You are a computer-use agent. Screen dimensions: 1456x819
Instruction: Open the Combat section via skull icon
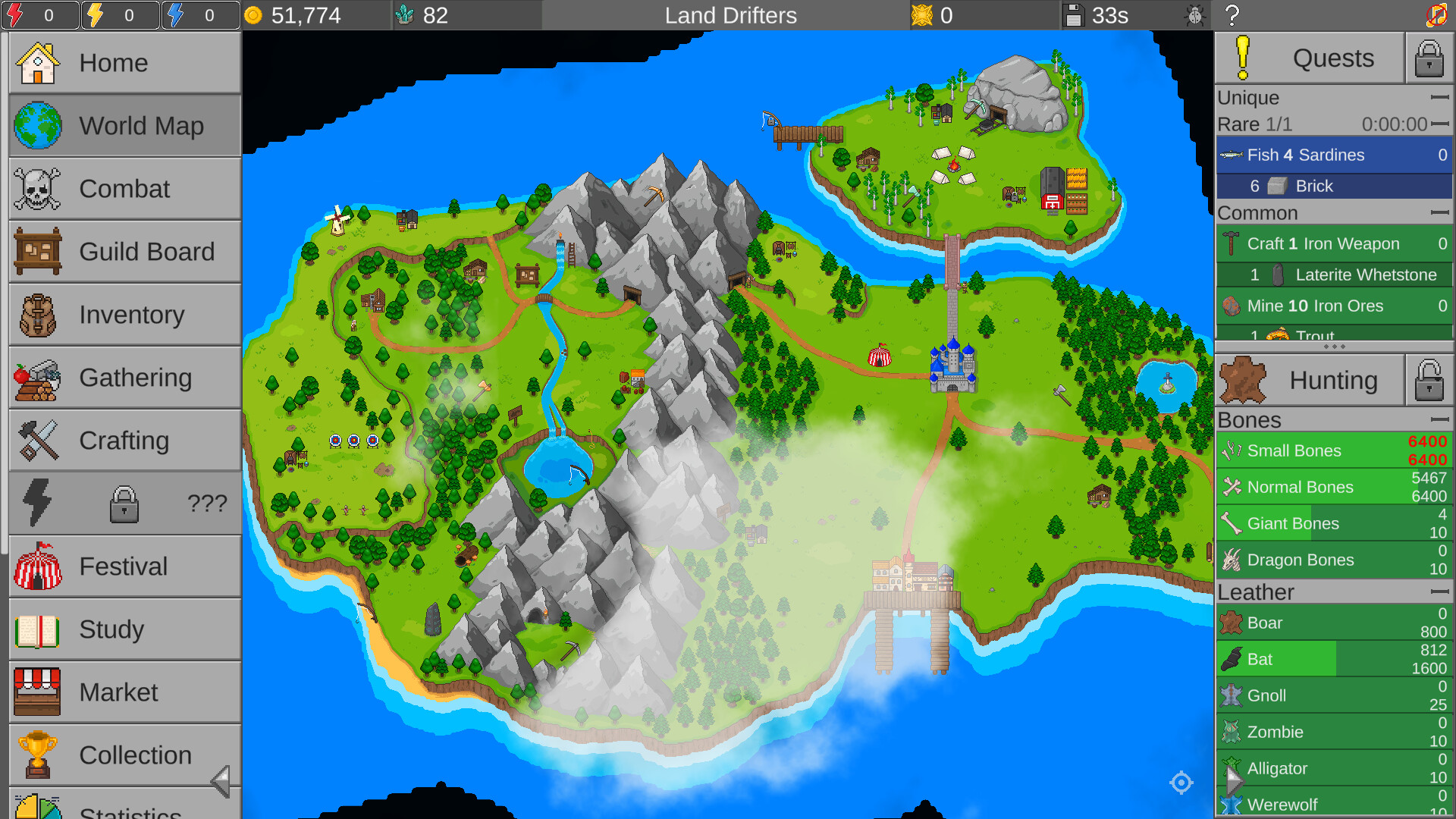36,188
